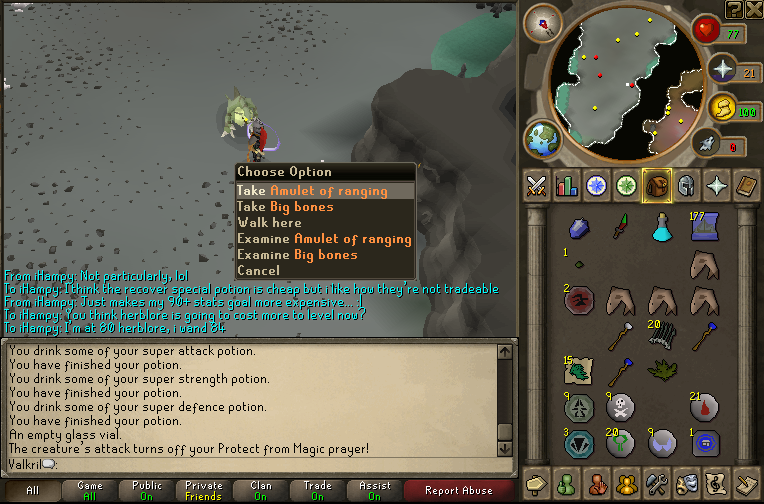Image resolution: width=764 pixels, height=504 pixels.
Task: Examine the Amulet of ranging
Action: coord(324,239)
